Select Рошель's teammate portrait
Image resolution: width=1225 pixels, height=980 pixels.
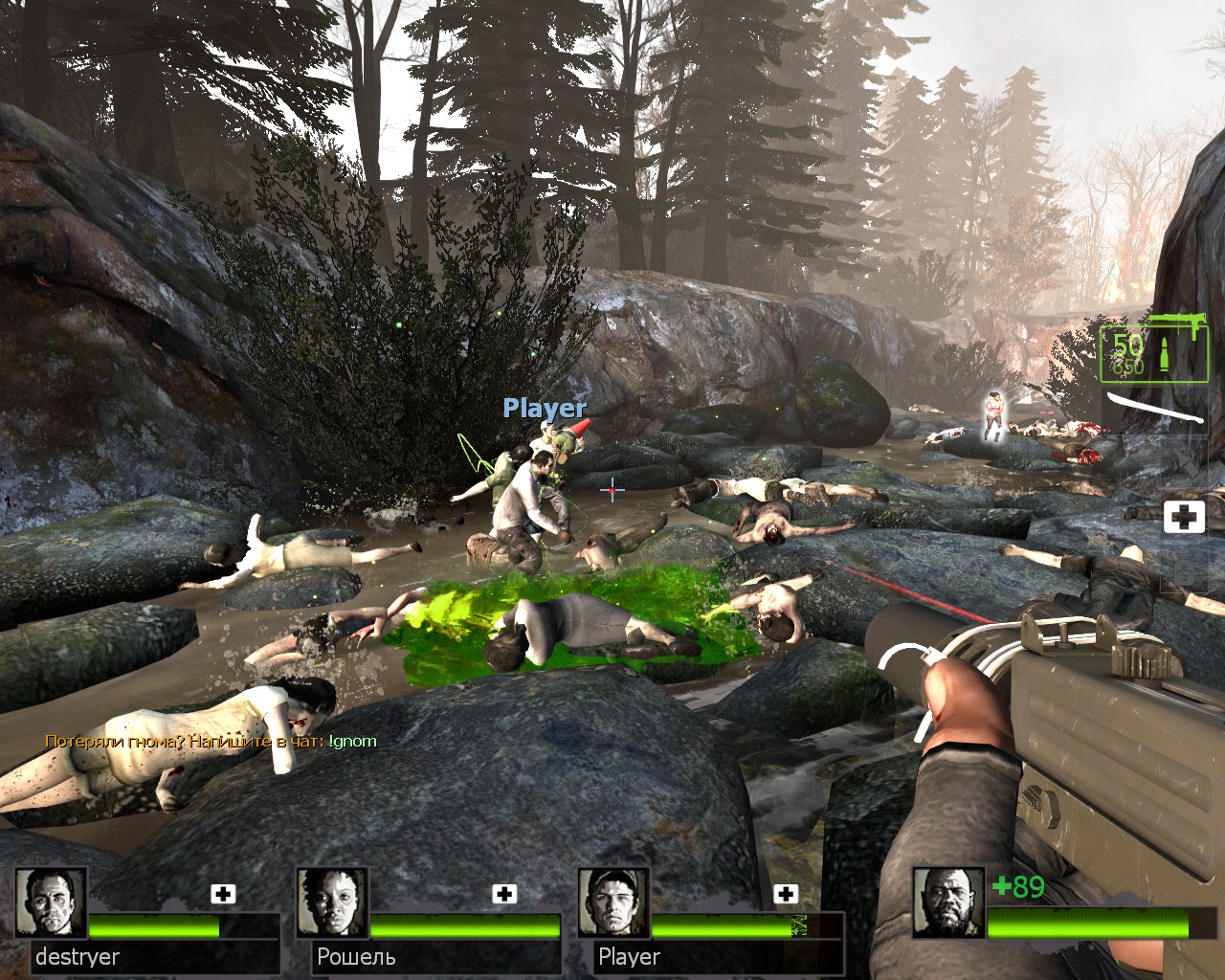tap(332, 902)
